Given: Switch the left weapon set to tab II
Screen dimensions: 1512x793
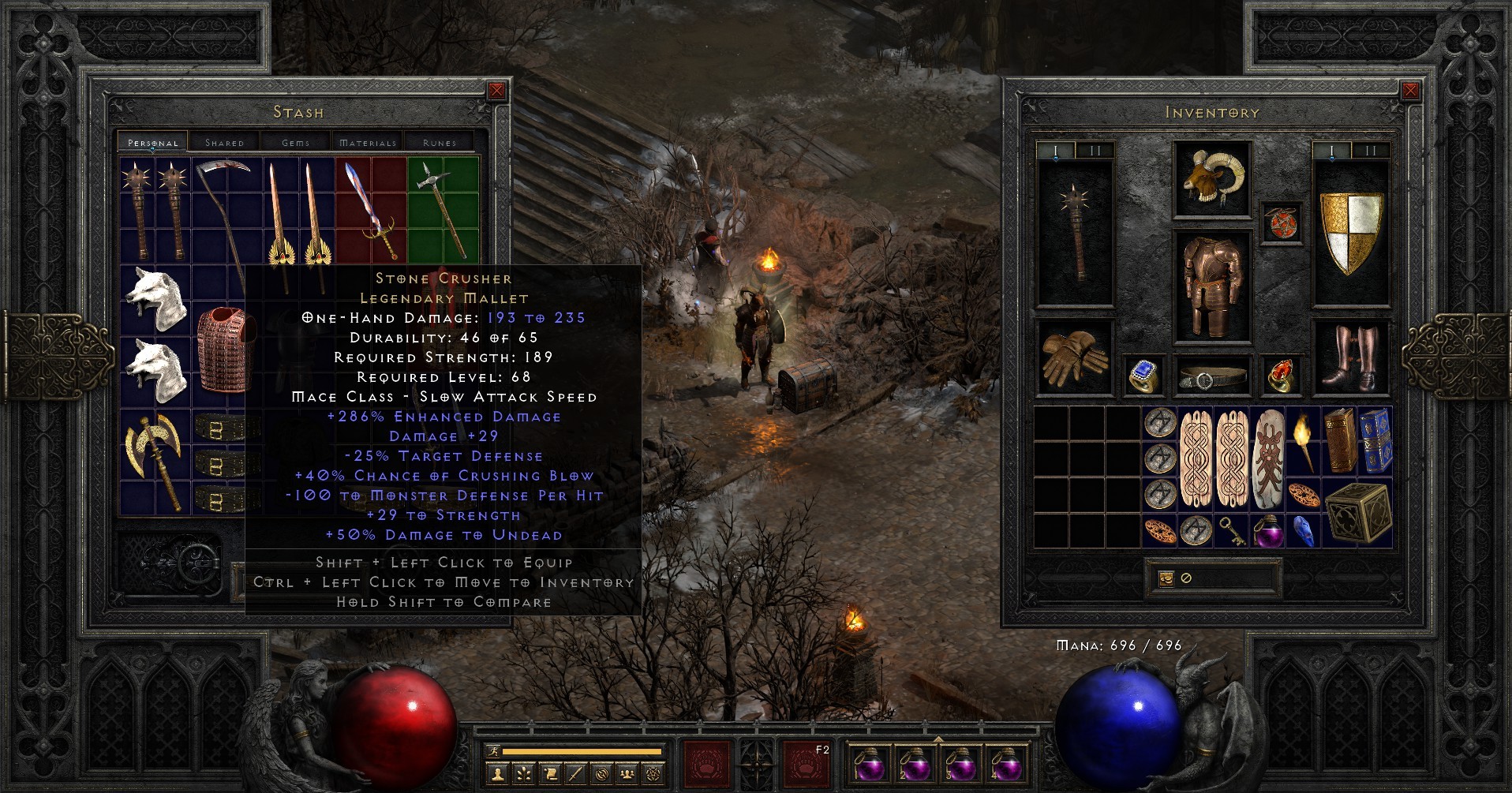Looking at the screenshot, I should click(1095, 148).
